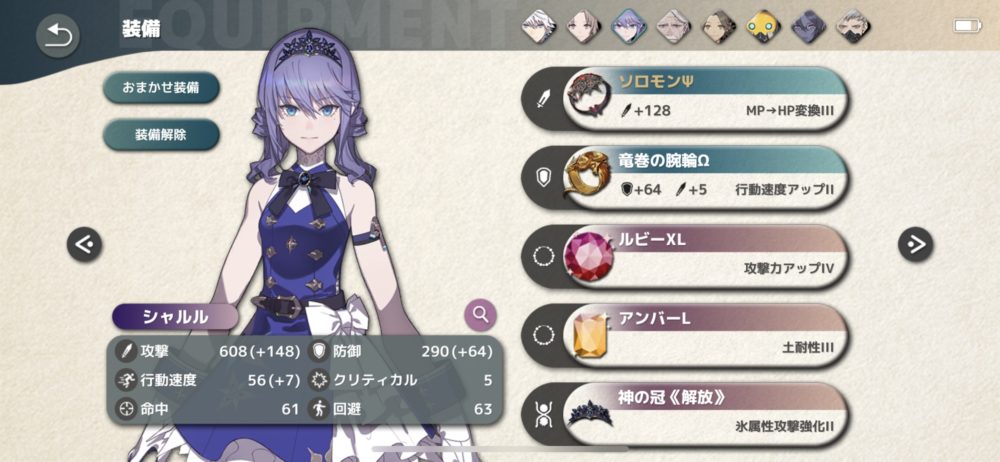Choose the ルビーXL gem slot
Viewport: 1000px width, 462px height.
700,256
